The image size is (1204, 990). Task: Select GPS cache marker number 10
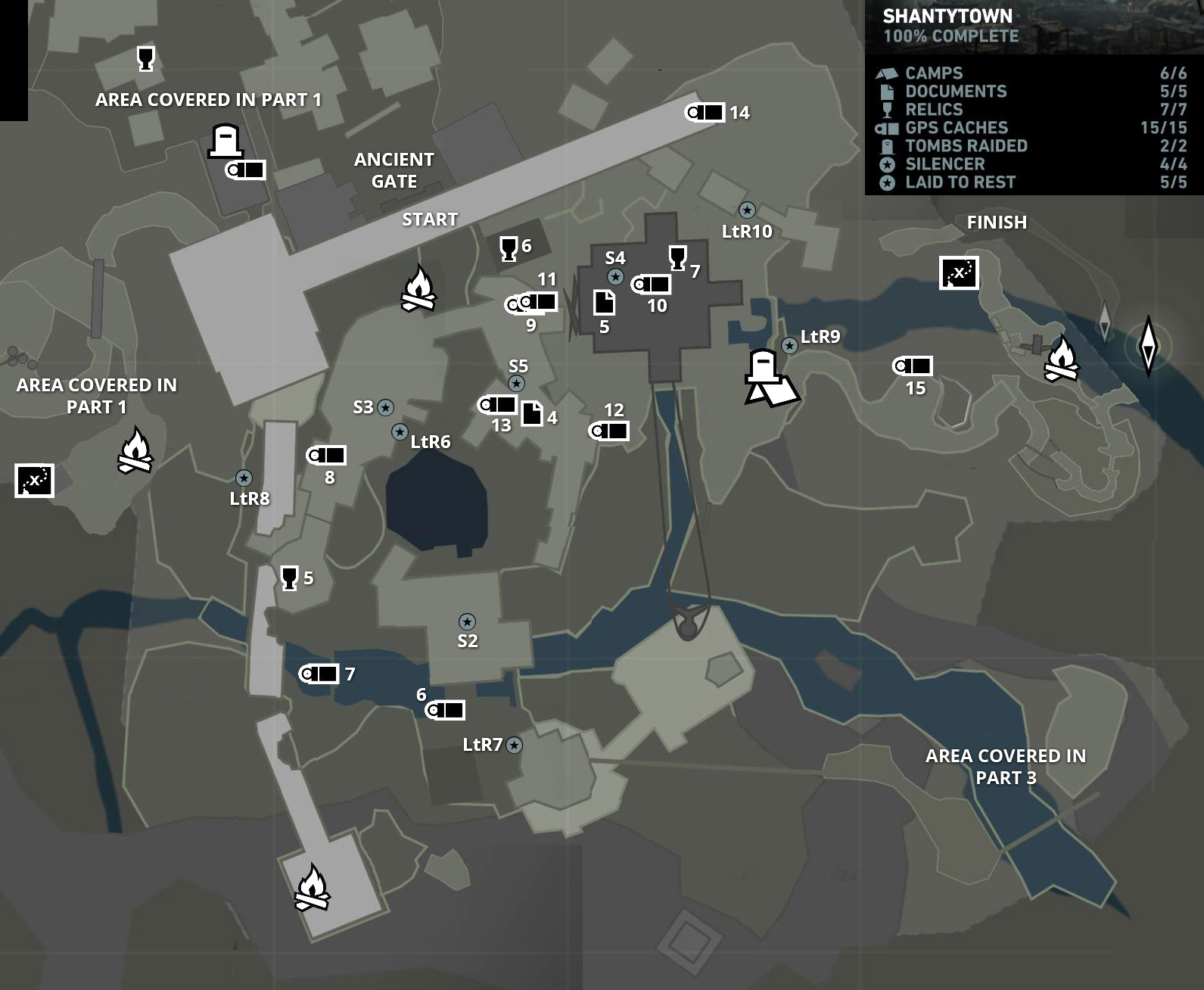pos(651,285)
